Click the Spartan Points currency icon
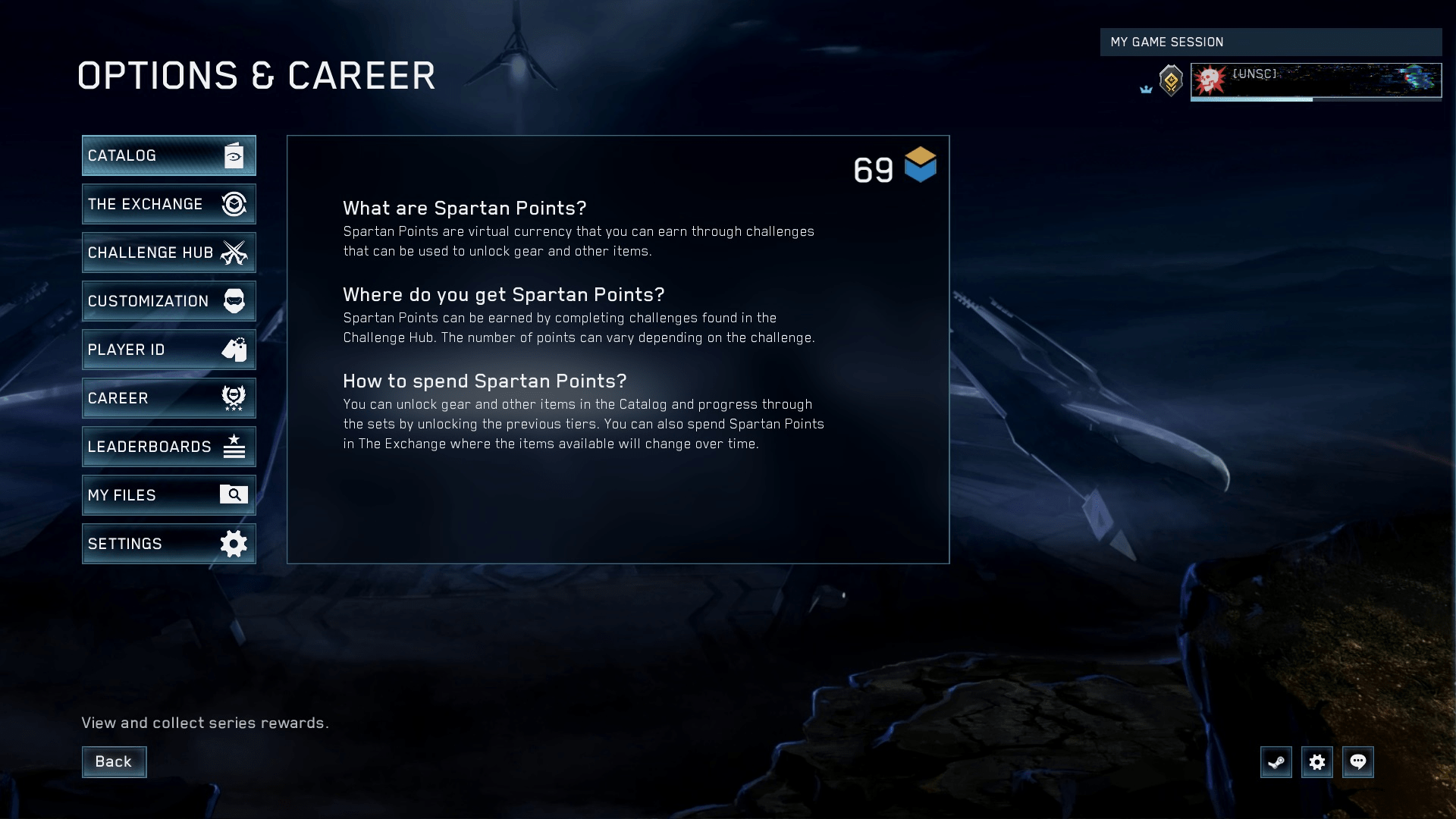Viewport: 1456px width, 819px height. pyautogui.click(x=920, y=165)
